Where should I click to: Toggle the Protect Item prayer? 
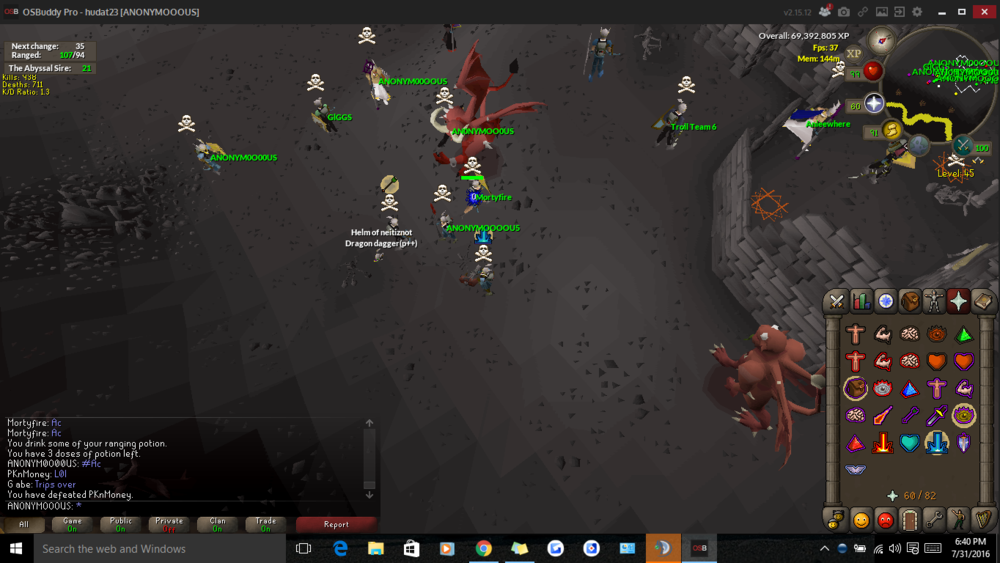click(x=855, y=388)
